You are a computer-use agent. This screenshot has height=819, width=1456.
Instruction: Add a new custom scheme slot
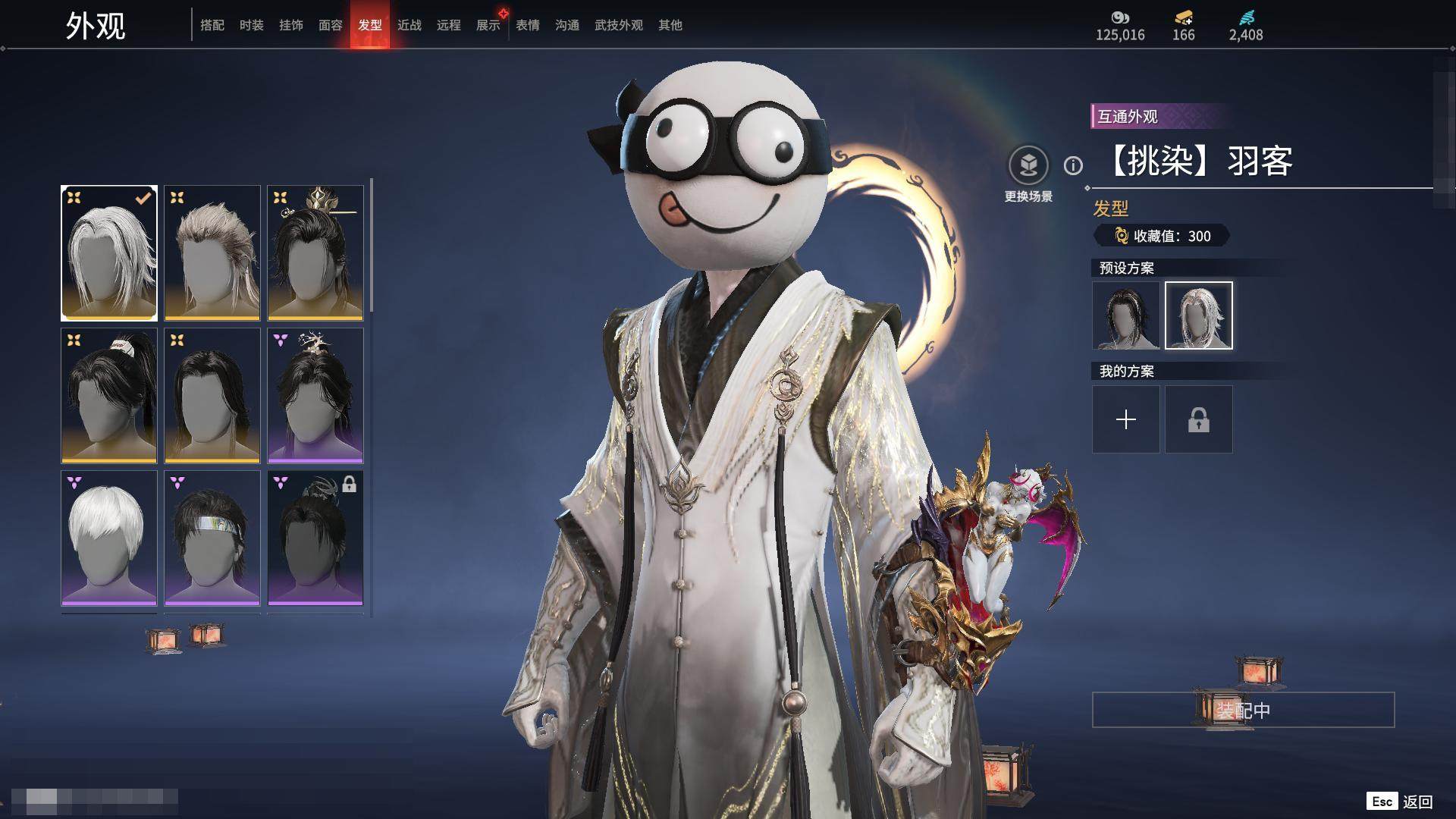[1126, 419]
